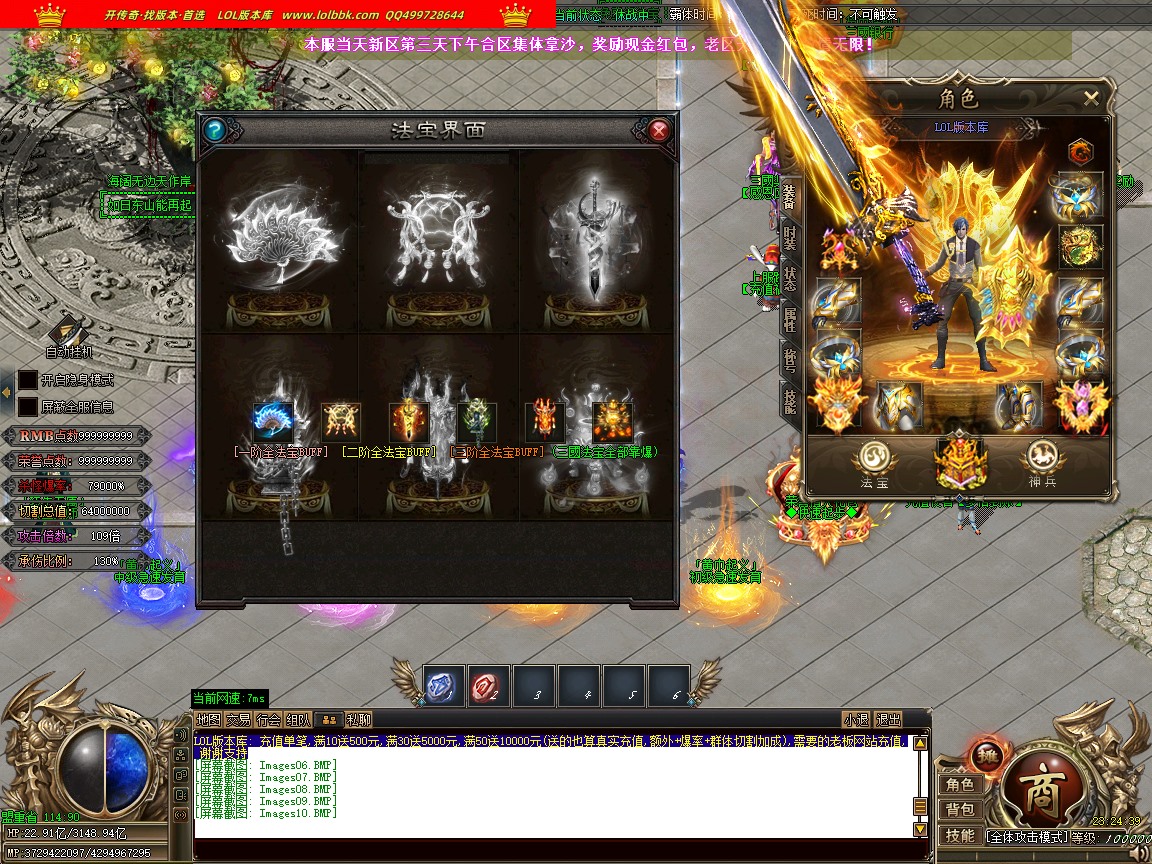Toggle the 开启隐身模式 stealth checkbox
This screenshot has width=1152, height=864.
[28, 380]
